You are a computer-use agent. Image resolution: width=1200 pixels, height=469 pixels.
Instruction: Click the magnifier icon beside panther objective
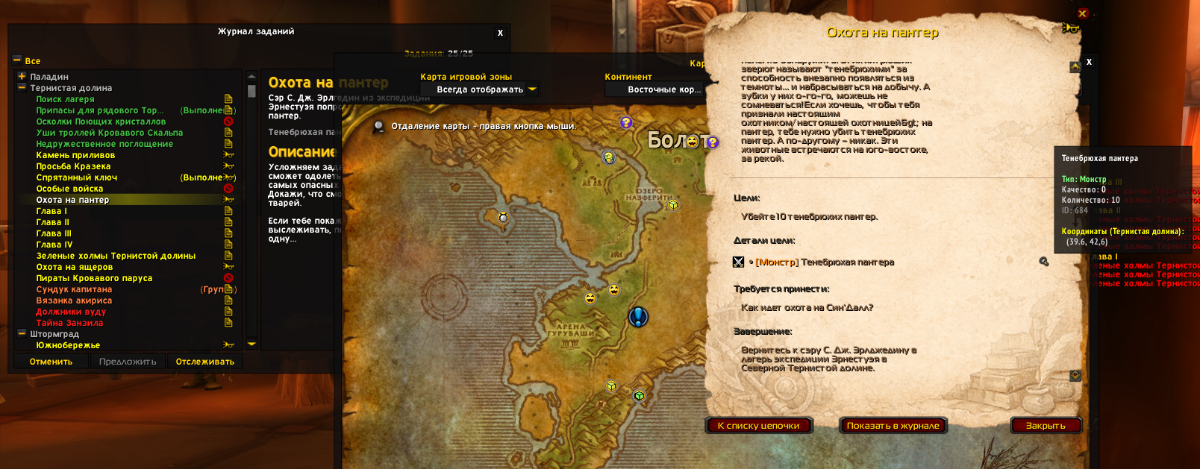coord(1043,262)
